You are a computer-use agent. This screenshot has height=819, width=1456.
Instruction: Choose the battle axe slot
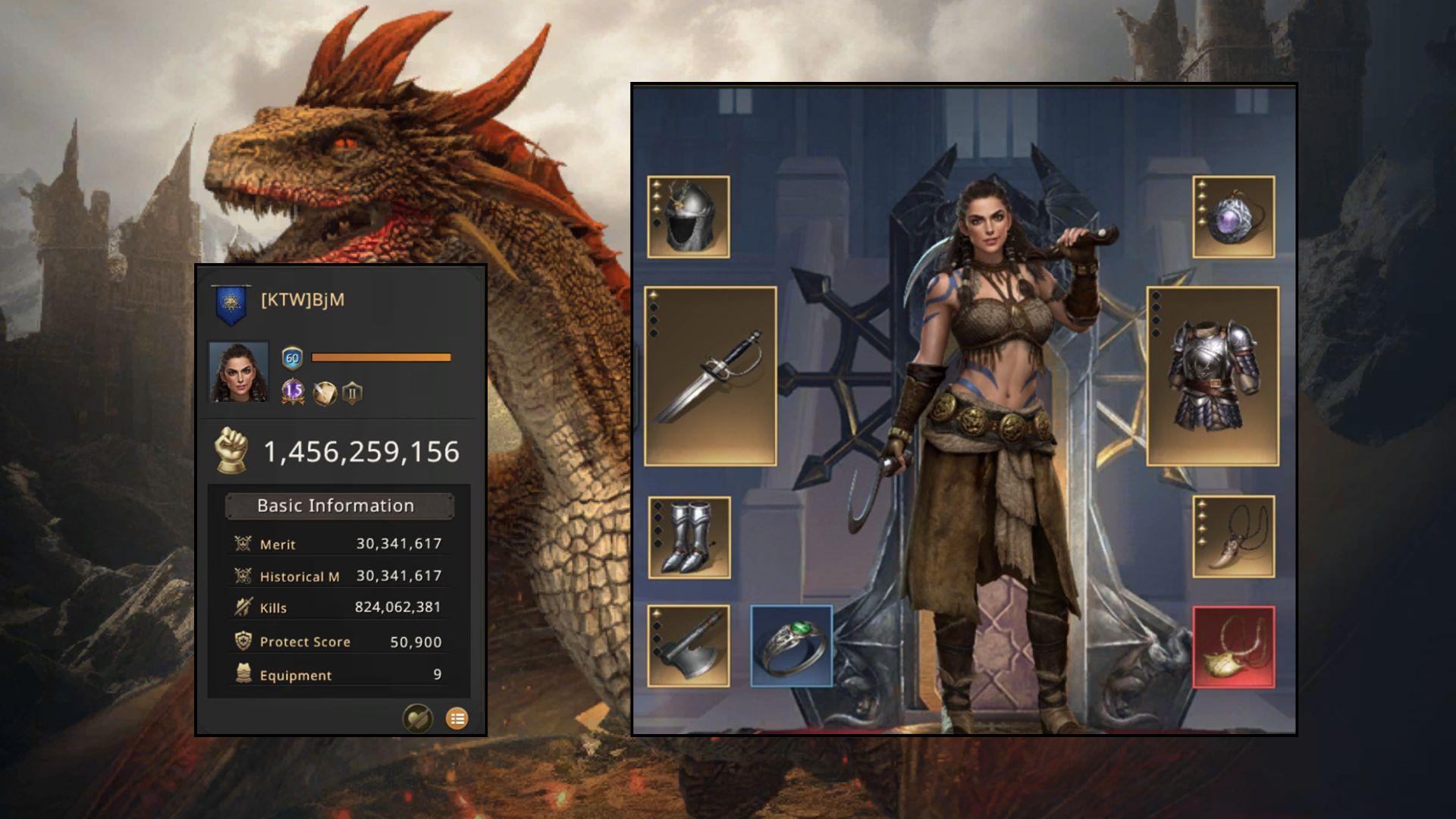pos(689,646)
